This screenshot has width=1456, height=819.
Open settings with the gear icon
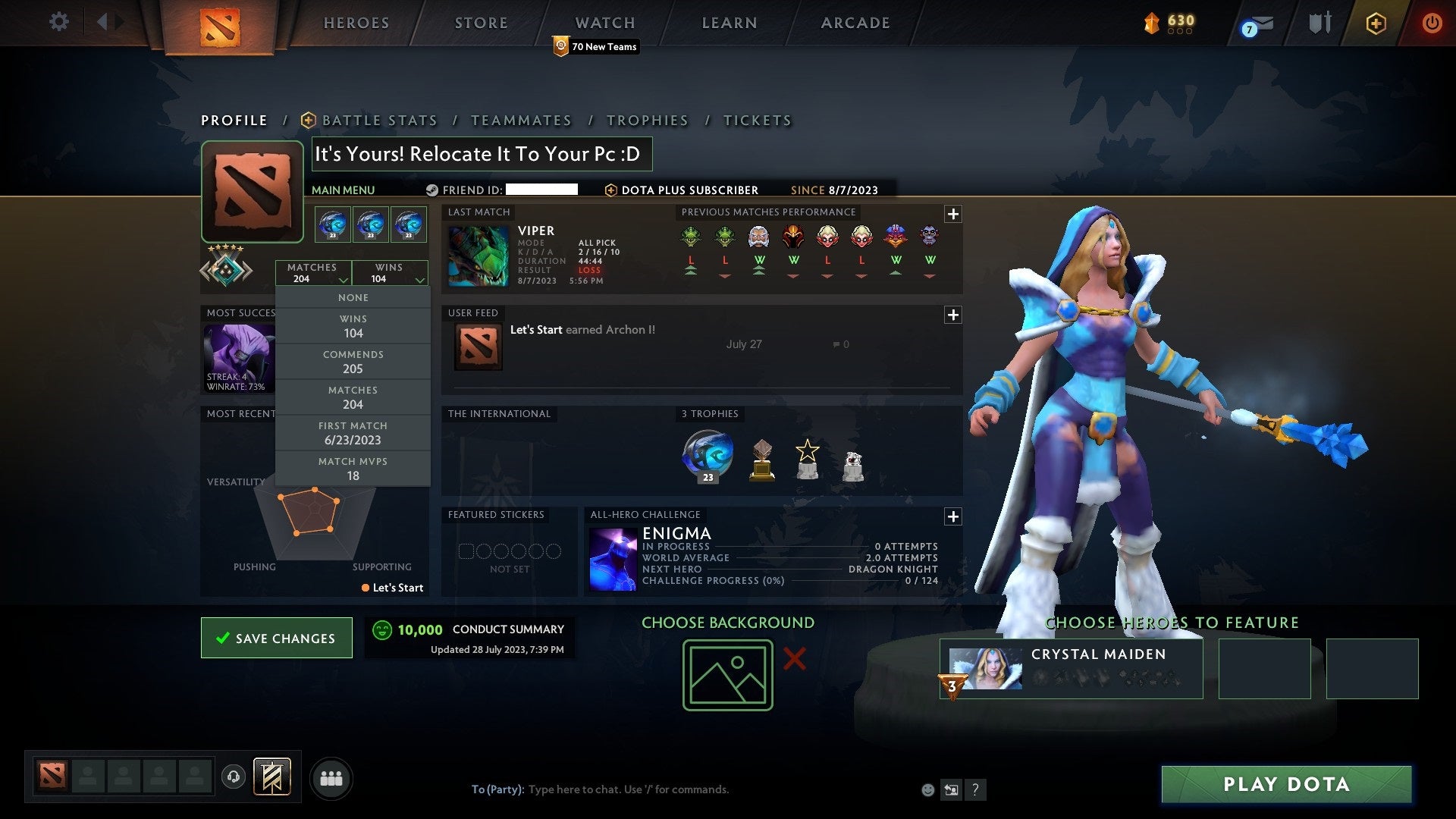[59, 23]
